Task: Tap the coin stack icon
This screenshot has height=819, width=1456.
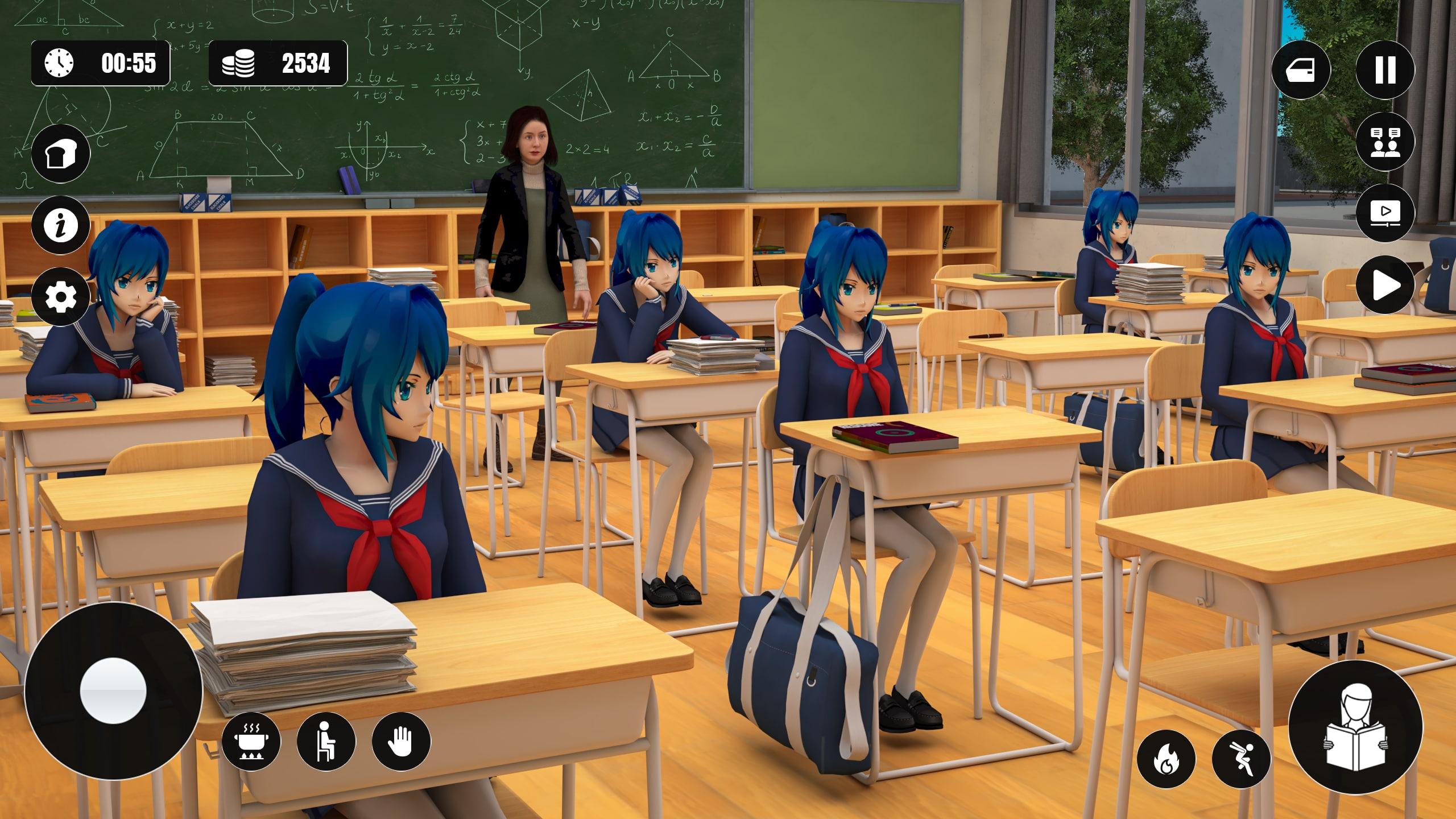Action: (x=243, y=64)
